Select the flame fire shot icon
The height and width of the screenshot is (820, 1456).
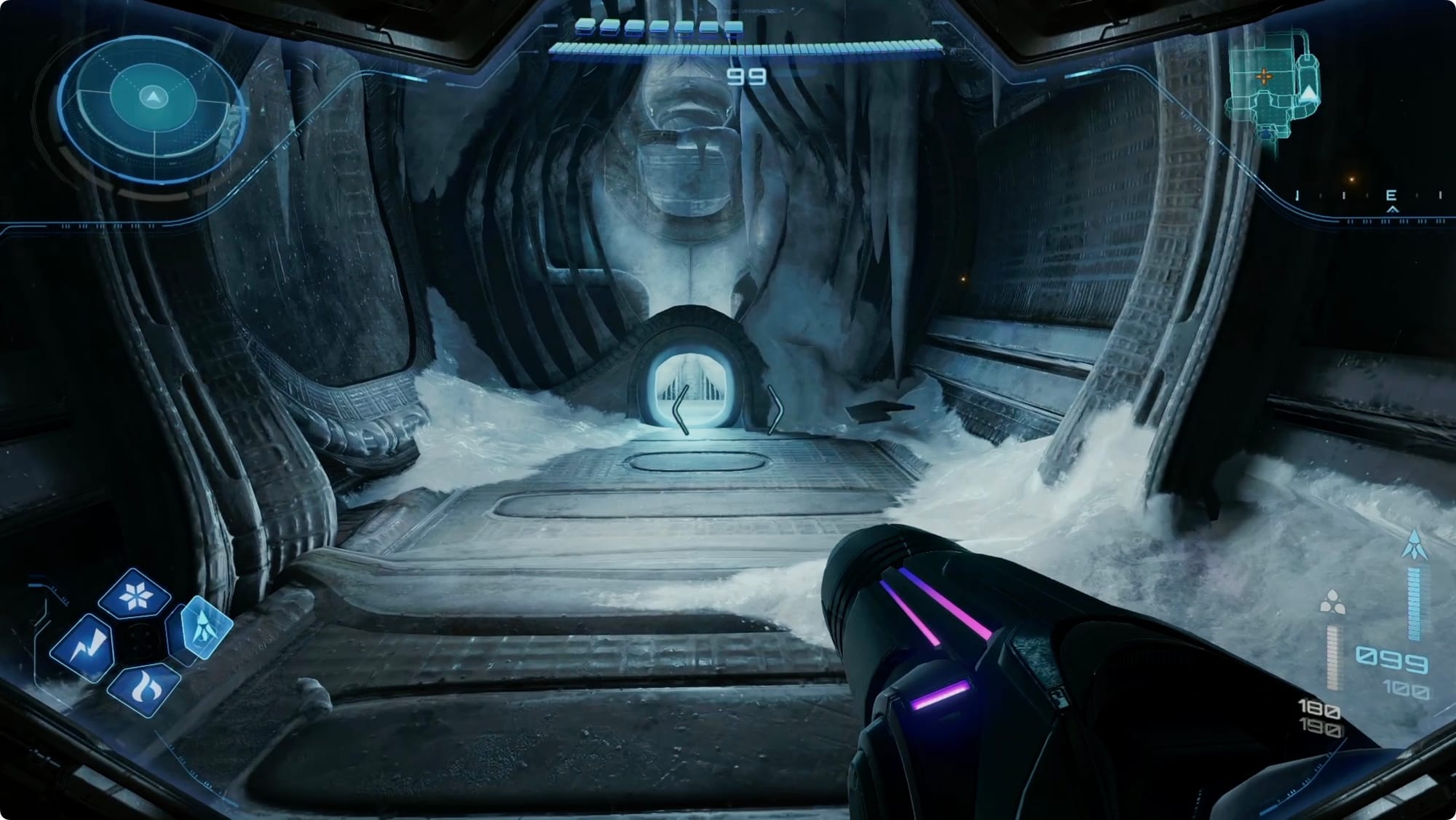143,687
